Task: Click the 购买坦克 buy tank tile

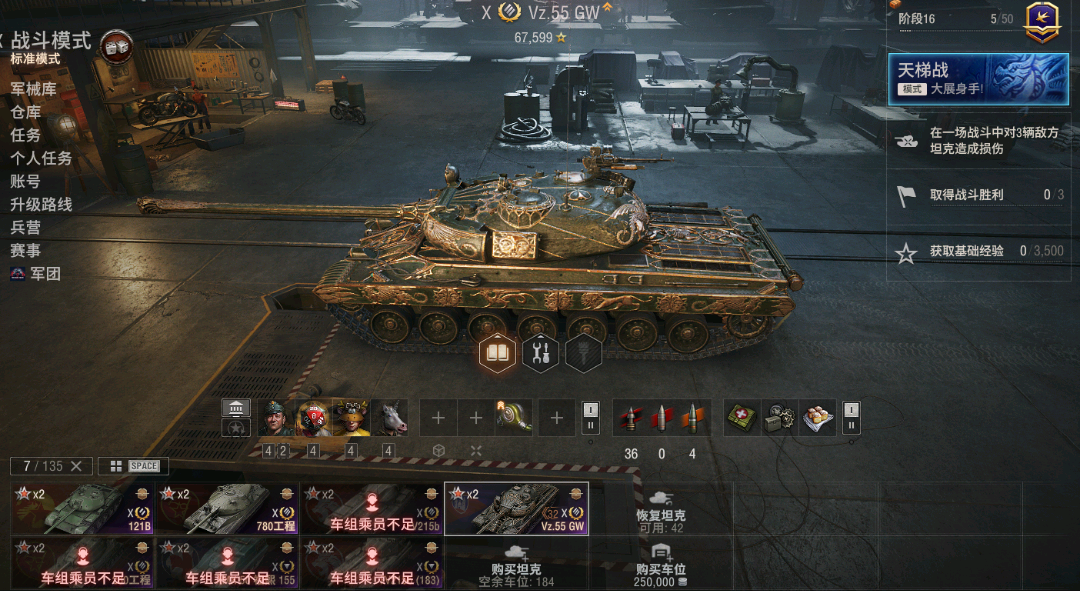Action: click(x=516, y=564)
